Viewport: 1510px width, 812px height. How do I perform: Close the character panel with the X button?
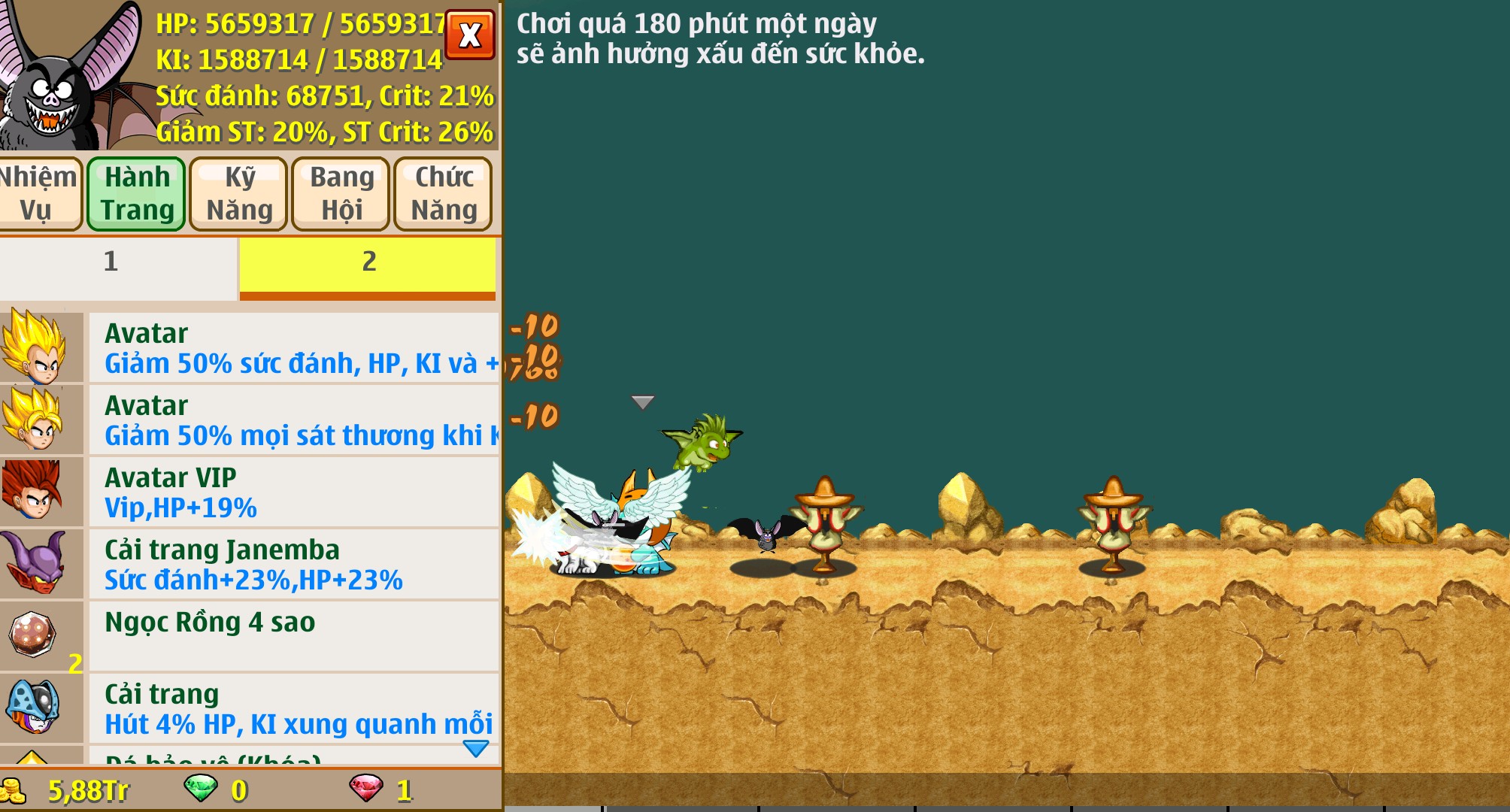[470, 35]
